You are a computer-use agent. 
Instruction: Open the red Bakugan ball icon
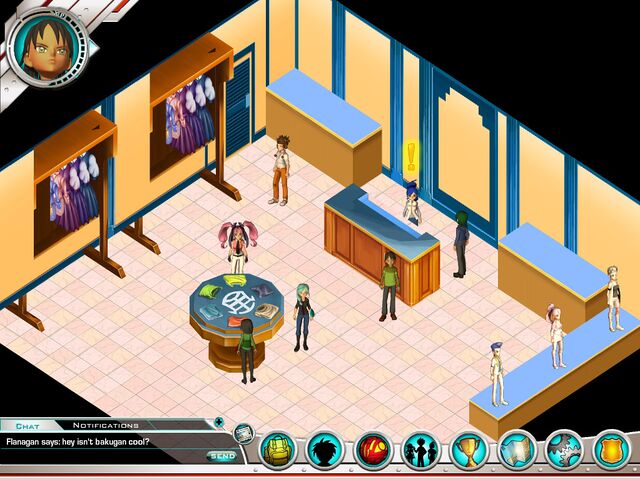coord(373,450)
